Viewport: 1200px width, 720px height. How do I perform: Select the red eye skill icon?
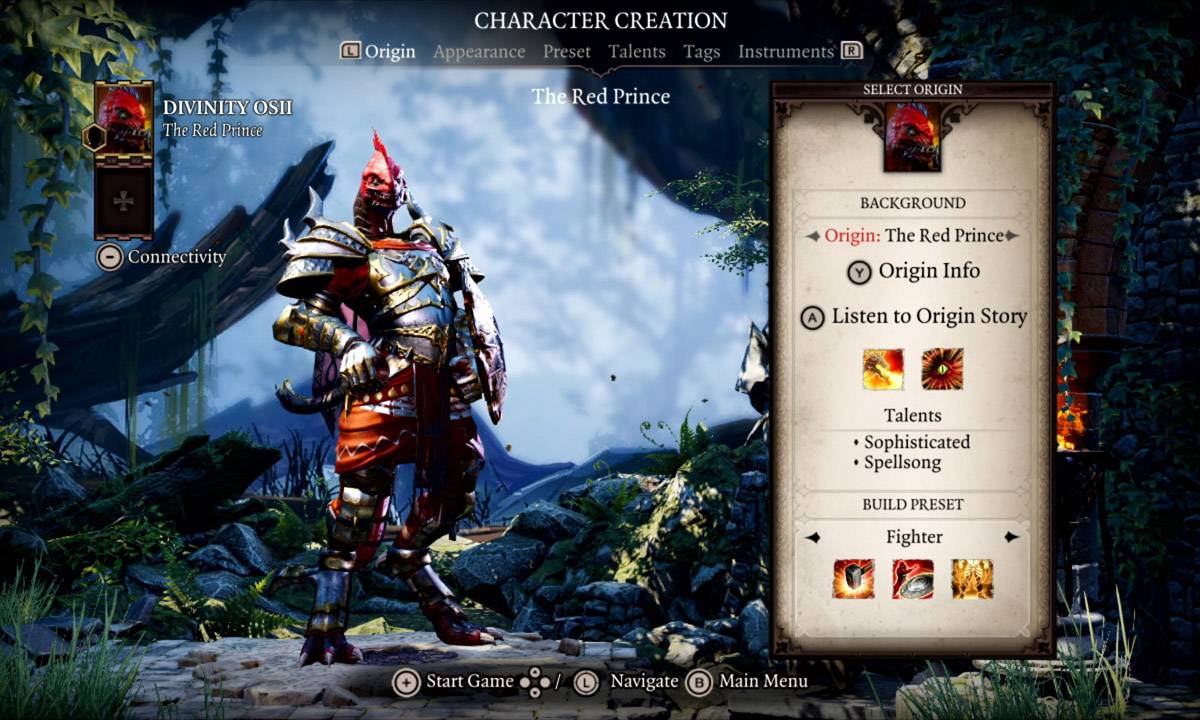(942, 369)
